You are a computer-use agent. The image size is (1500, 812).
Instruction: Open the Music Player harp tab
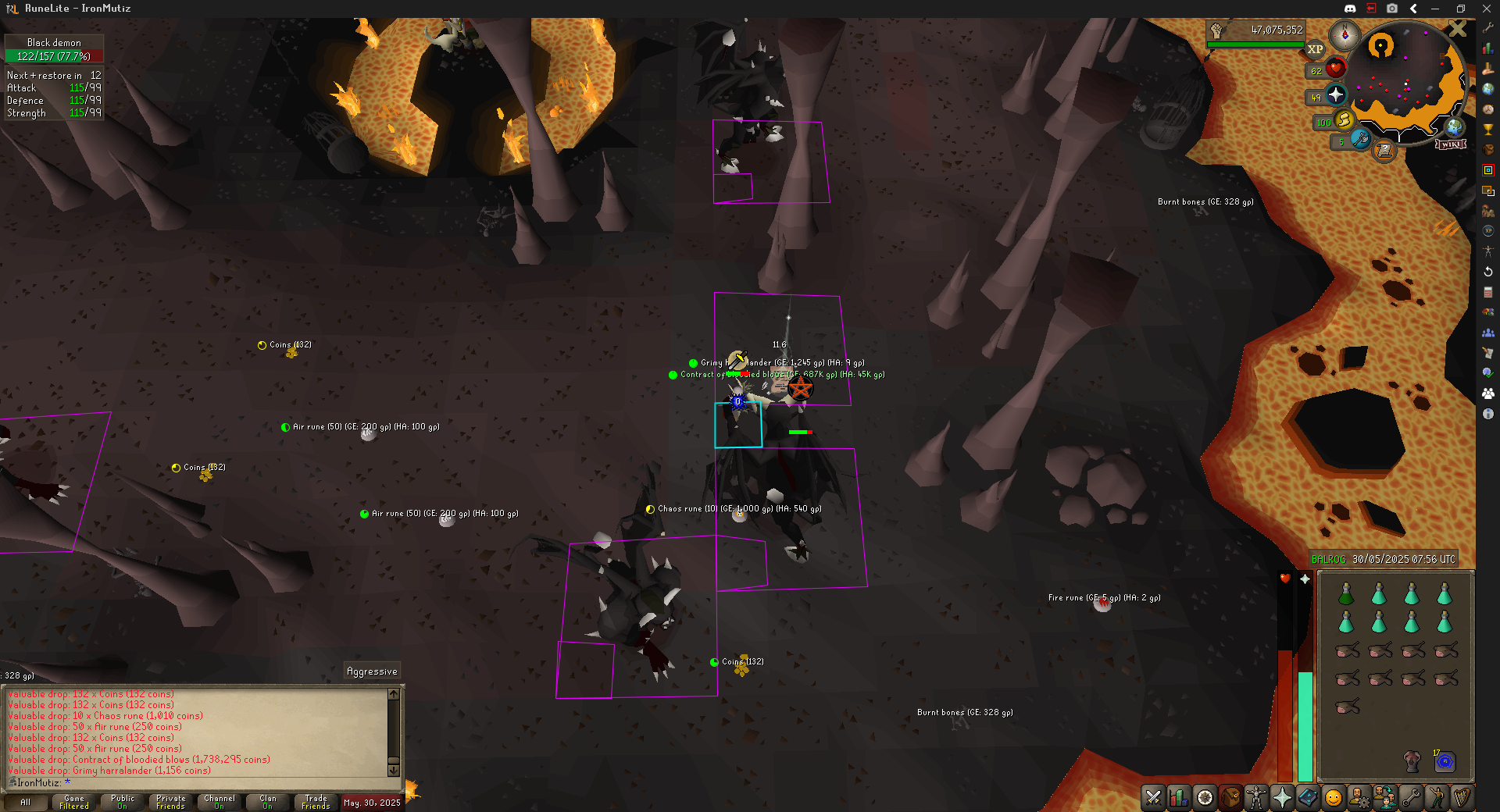[1462, 797]
